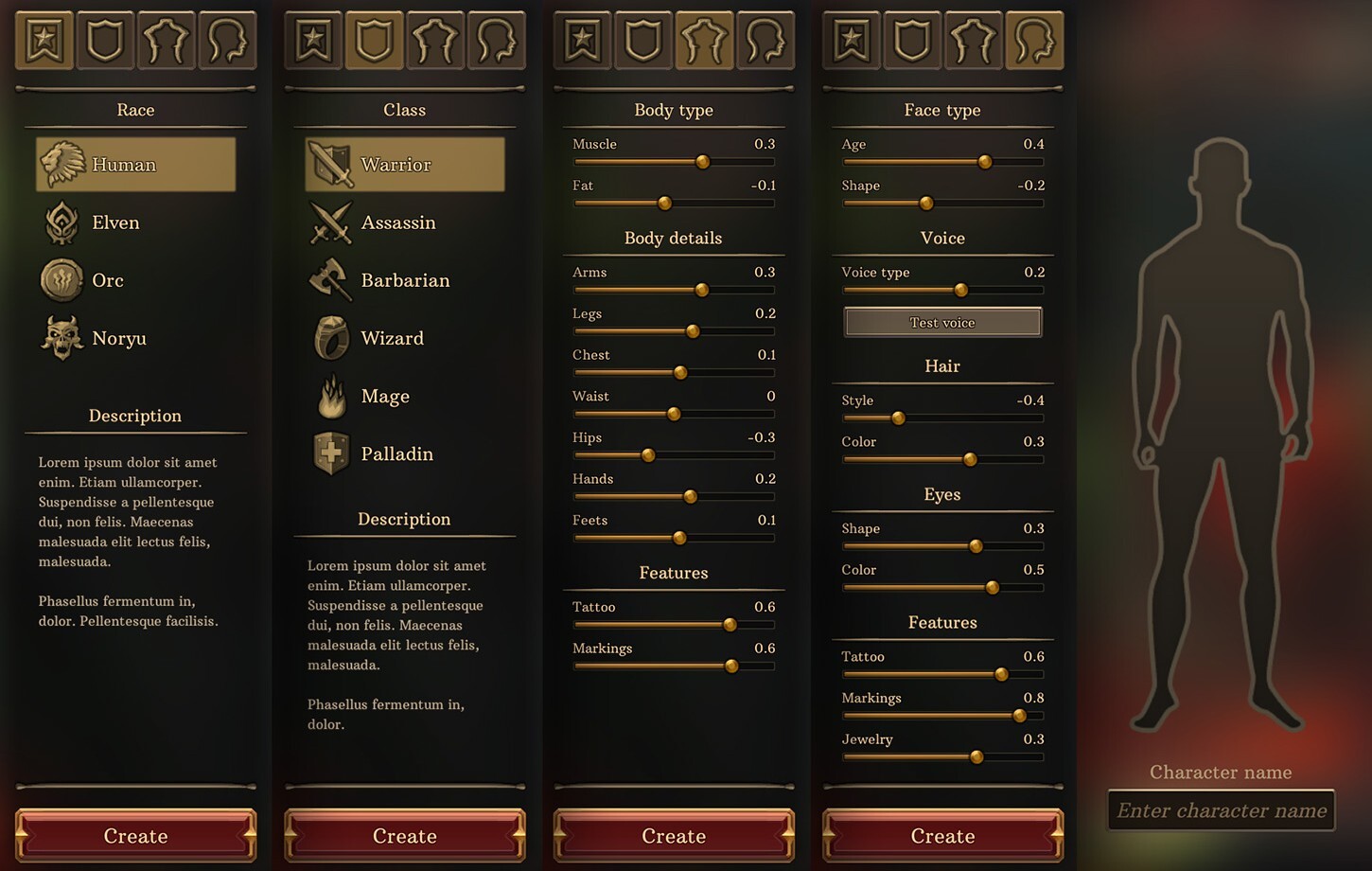This screenshot has width=1372, height=871.
Task: Open the Class shield tab
Action: [374, 40]
